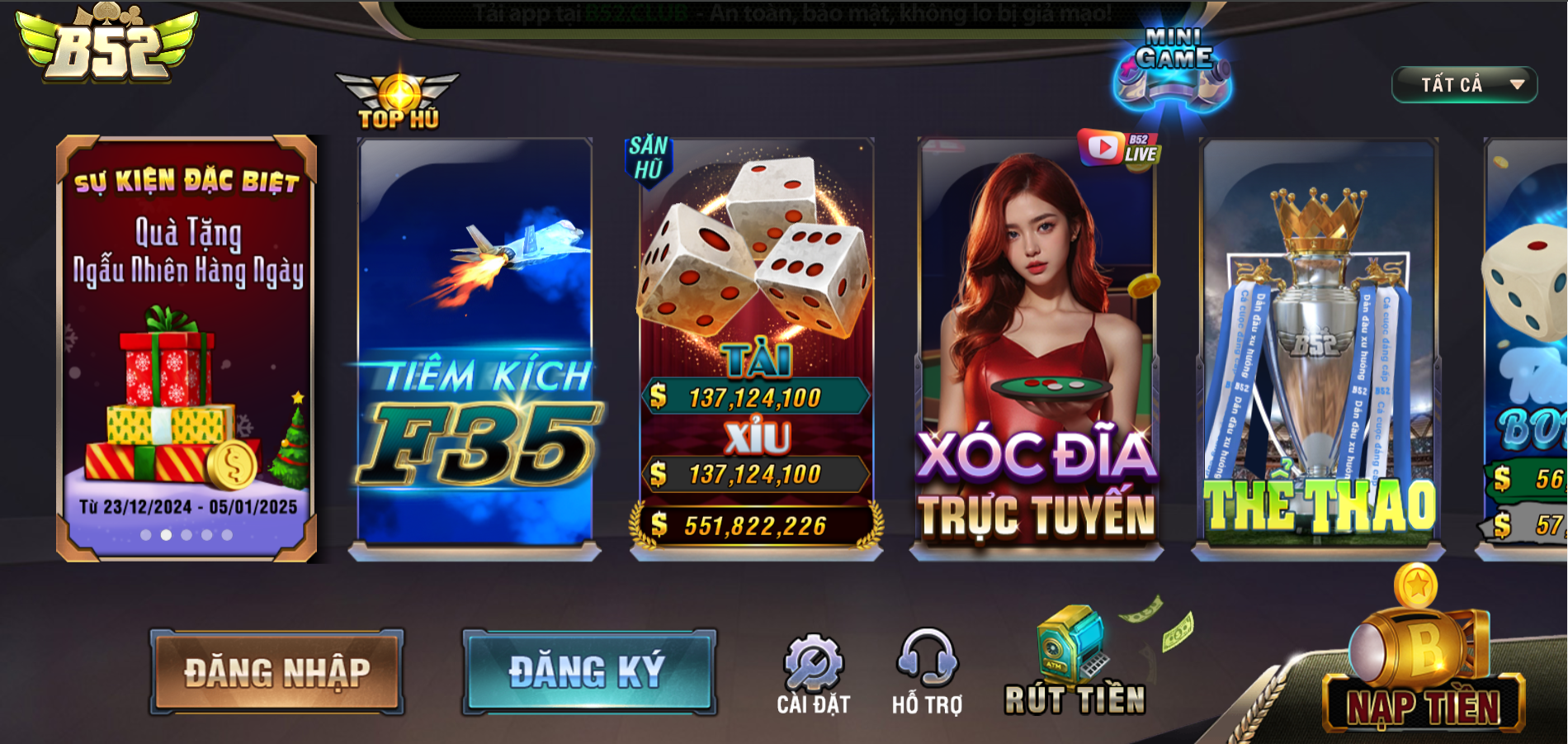Open the MINI GAME controller icon
This screenshot has height=744, width=1568.
[x=1172, y=72]
